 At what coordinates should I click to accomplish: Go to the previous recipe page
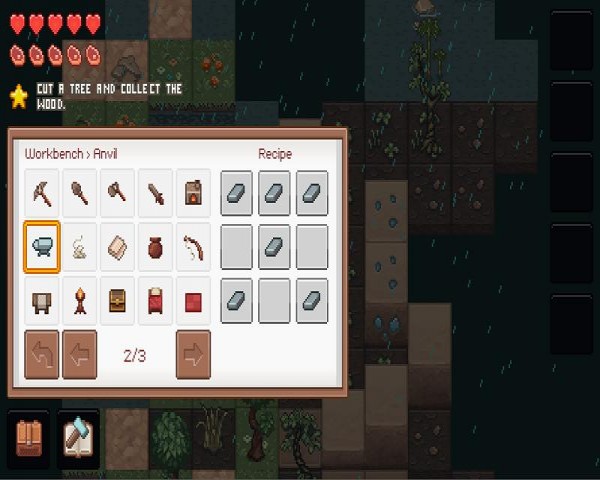click(80, 354)
